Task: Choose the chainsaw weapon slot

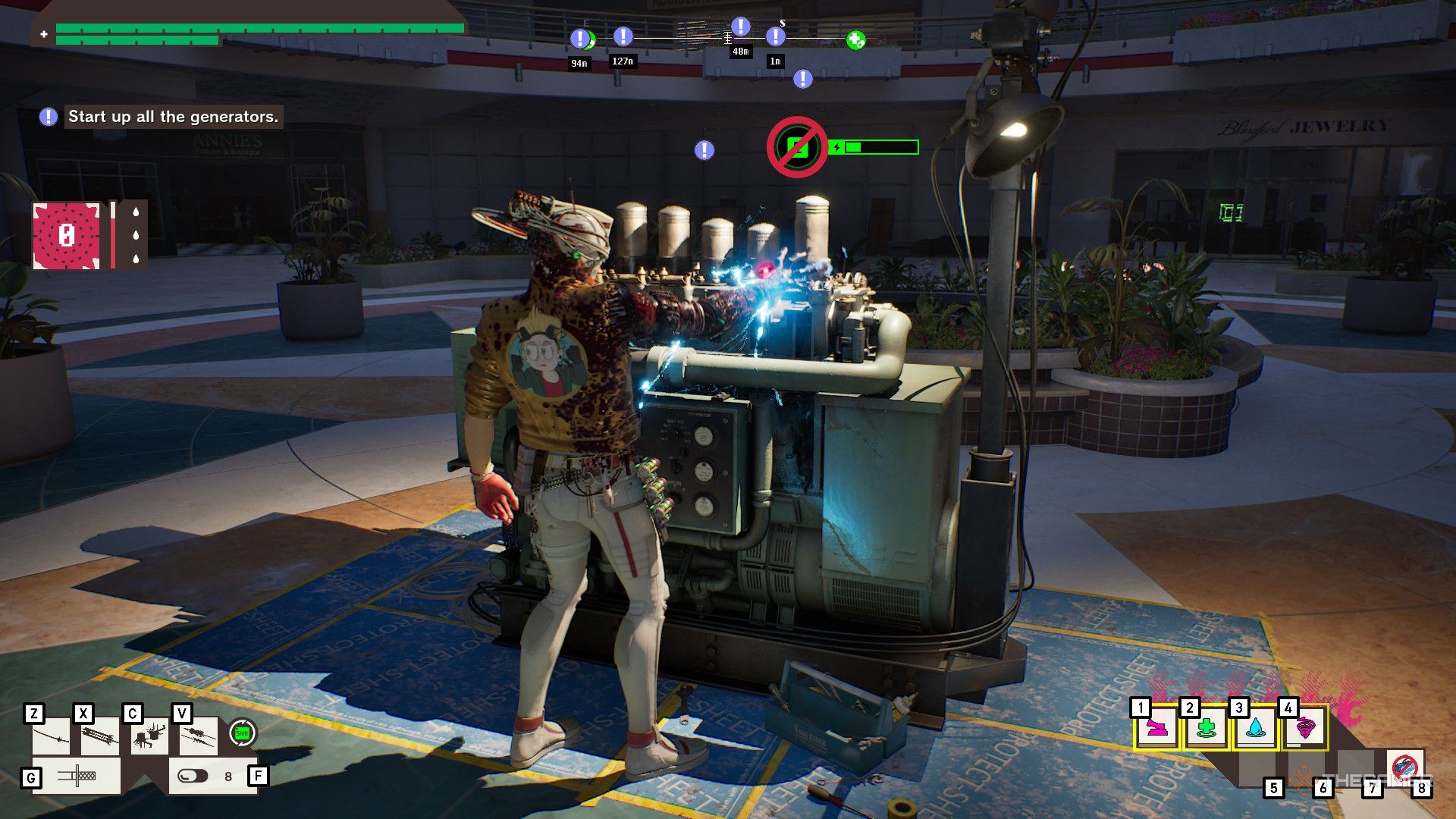Action: point(100,736)
